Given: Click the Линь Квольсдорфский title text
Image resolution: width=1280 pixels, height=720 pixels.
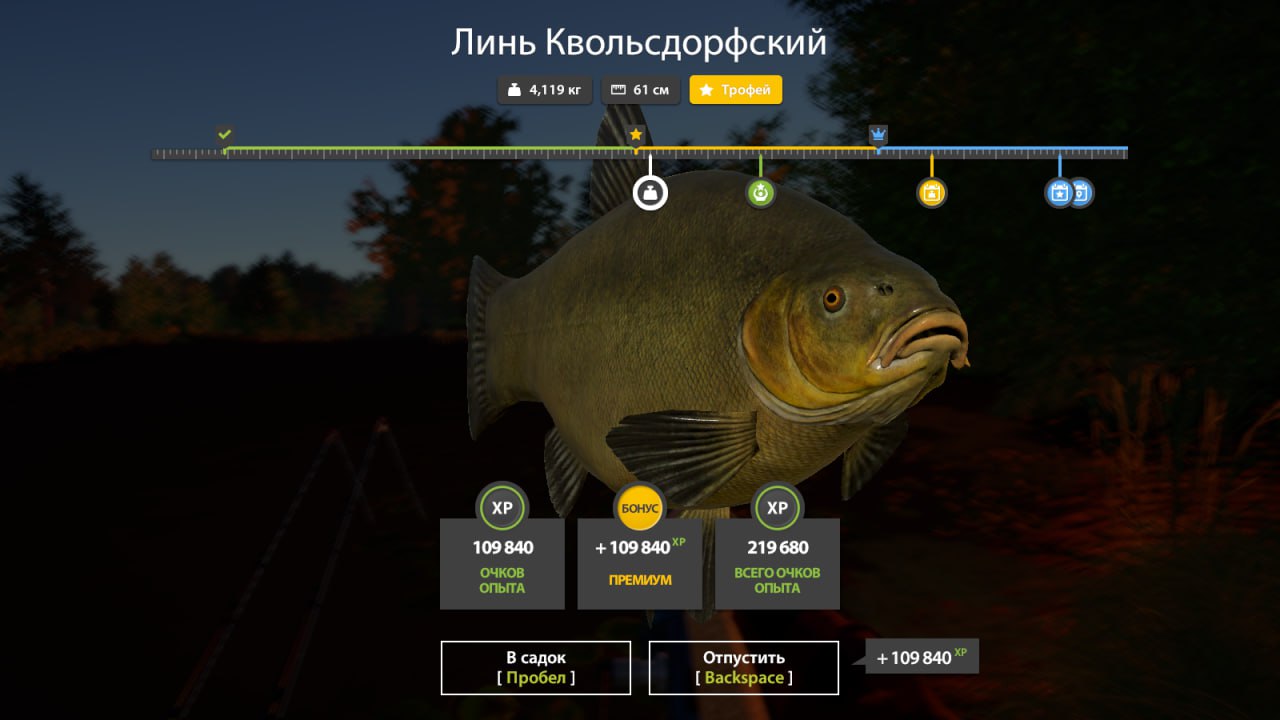Looking at the screenshot, I should pyautogui.click(x=640, y=43).
